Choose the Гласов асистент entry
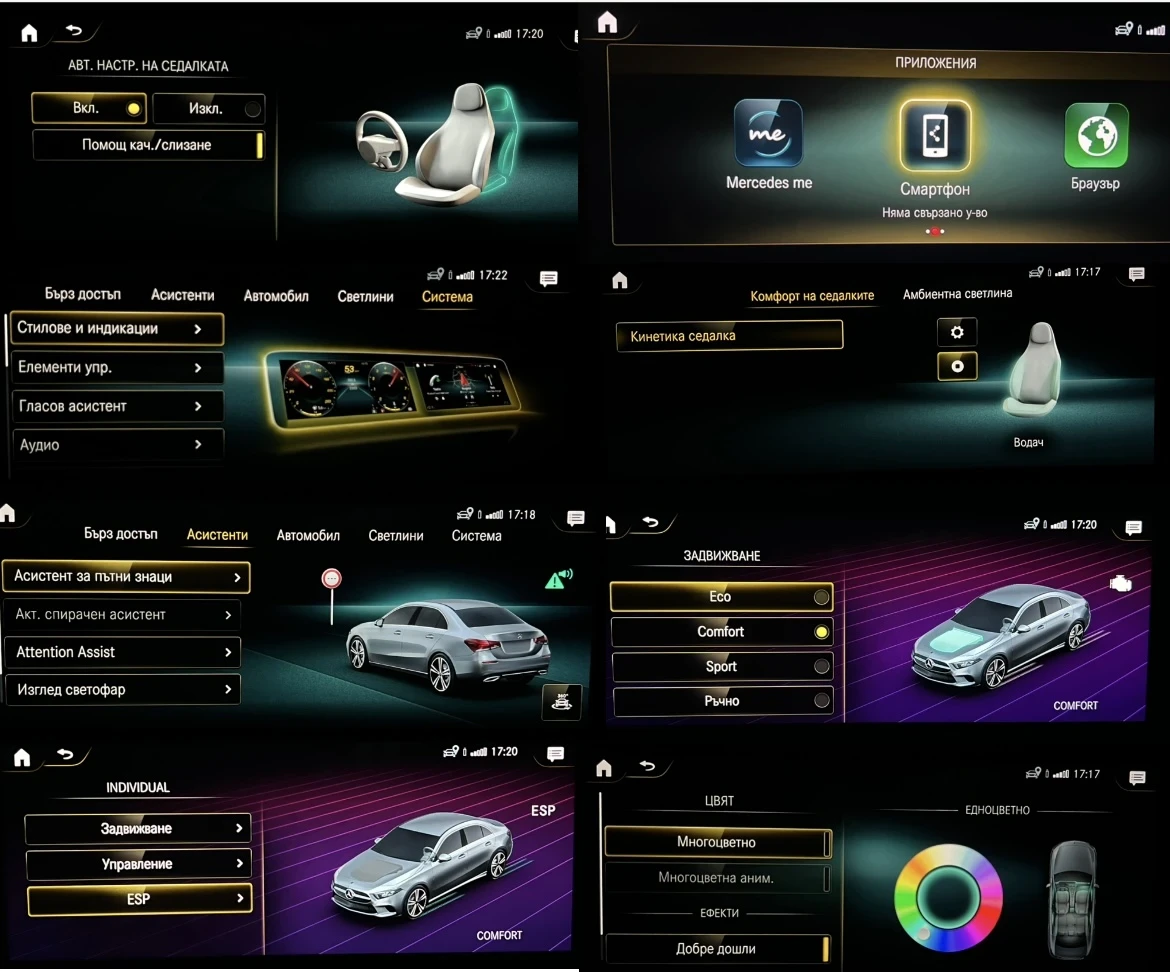 pos(115,406)
